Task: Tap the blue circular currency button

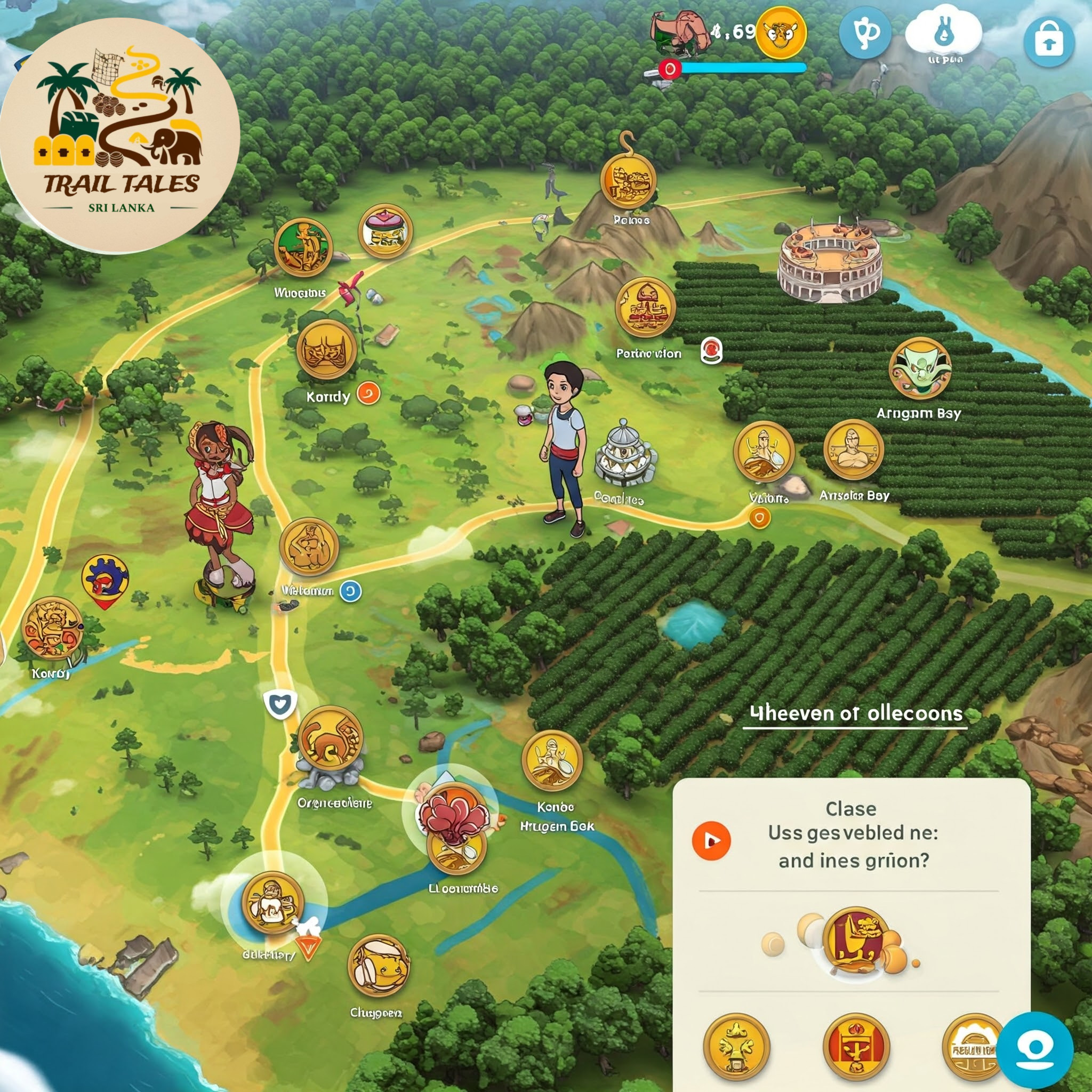Action: click(865, 33)
